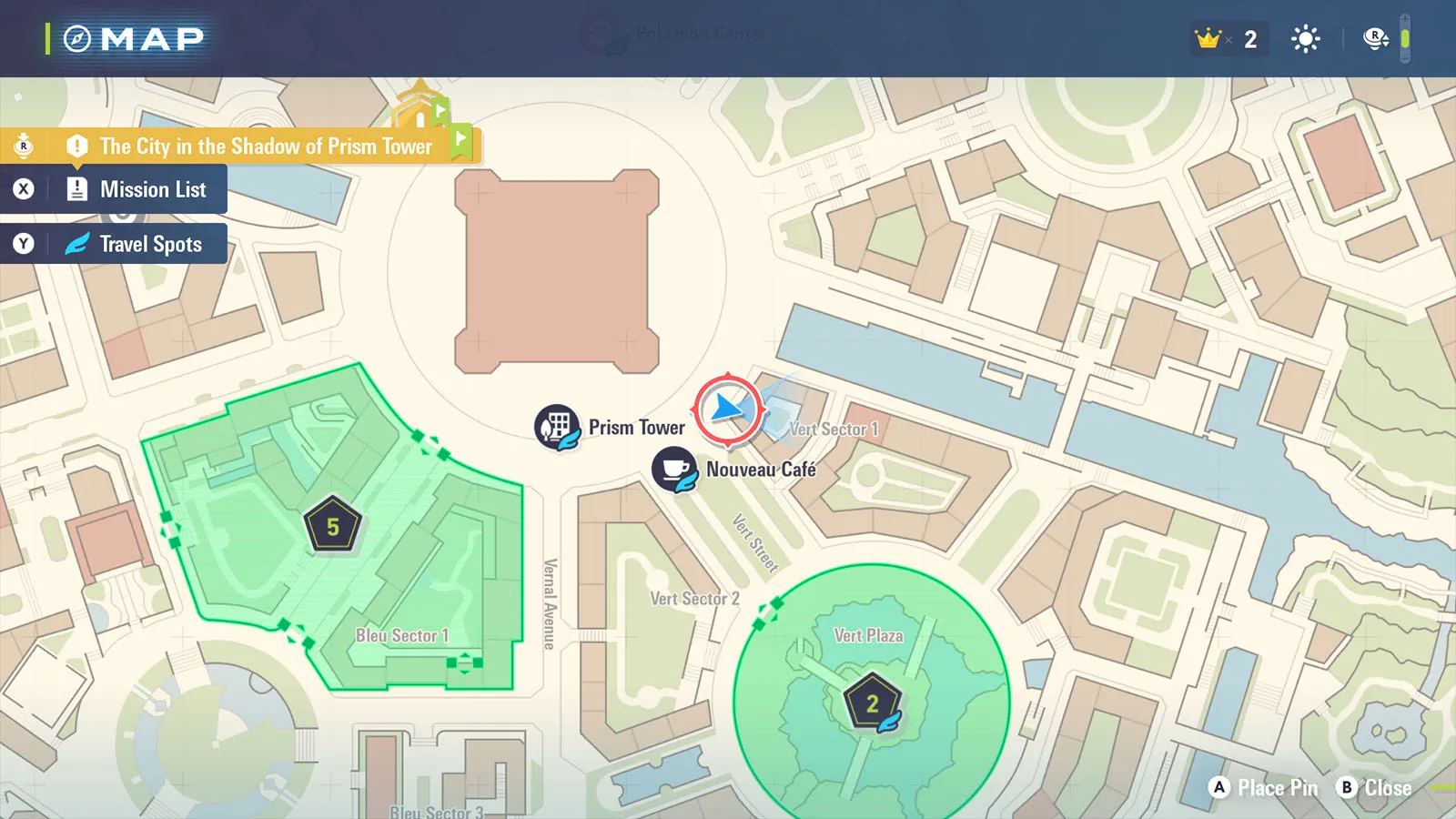This screenshot has width=1456, height=819.
Task: Place a pin on the map
Action: [x=1264, y=788]
